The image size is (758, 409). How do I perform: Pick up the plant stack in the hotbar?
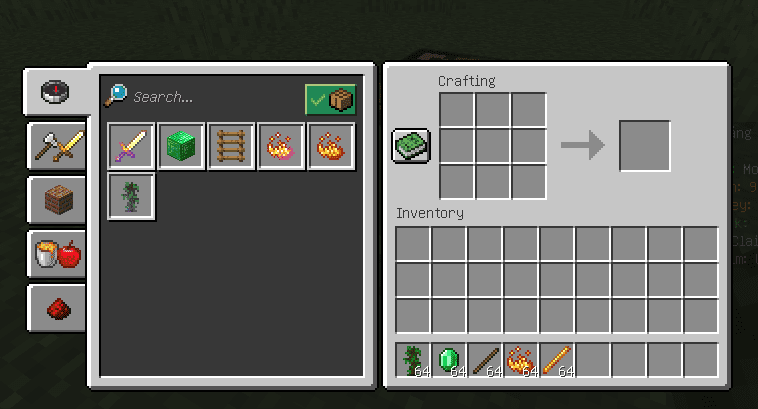click(x=414, y=360)
